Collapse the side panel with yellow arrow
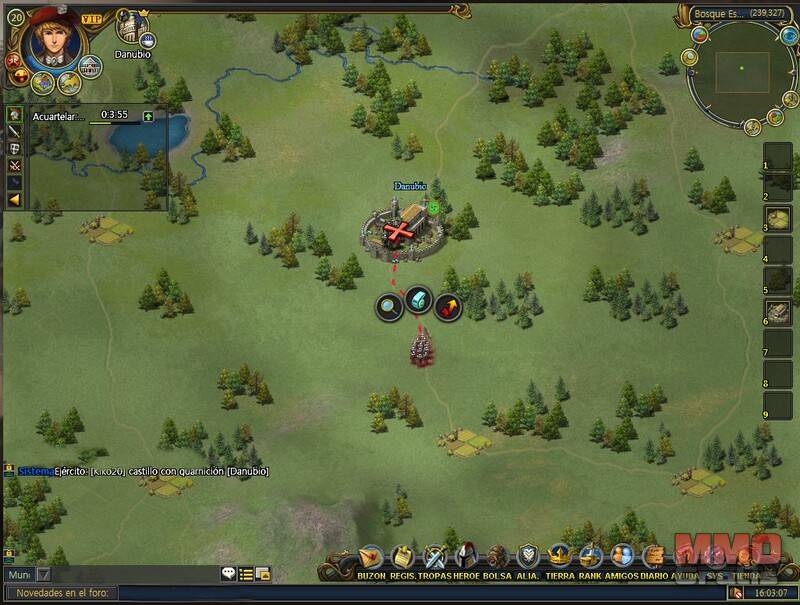 [15, 199]
